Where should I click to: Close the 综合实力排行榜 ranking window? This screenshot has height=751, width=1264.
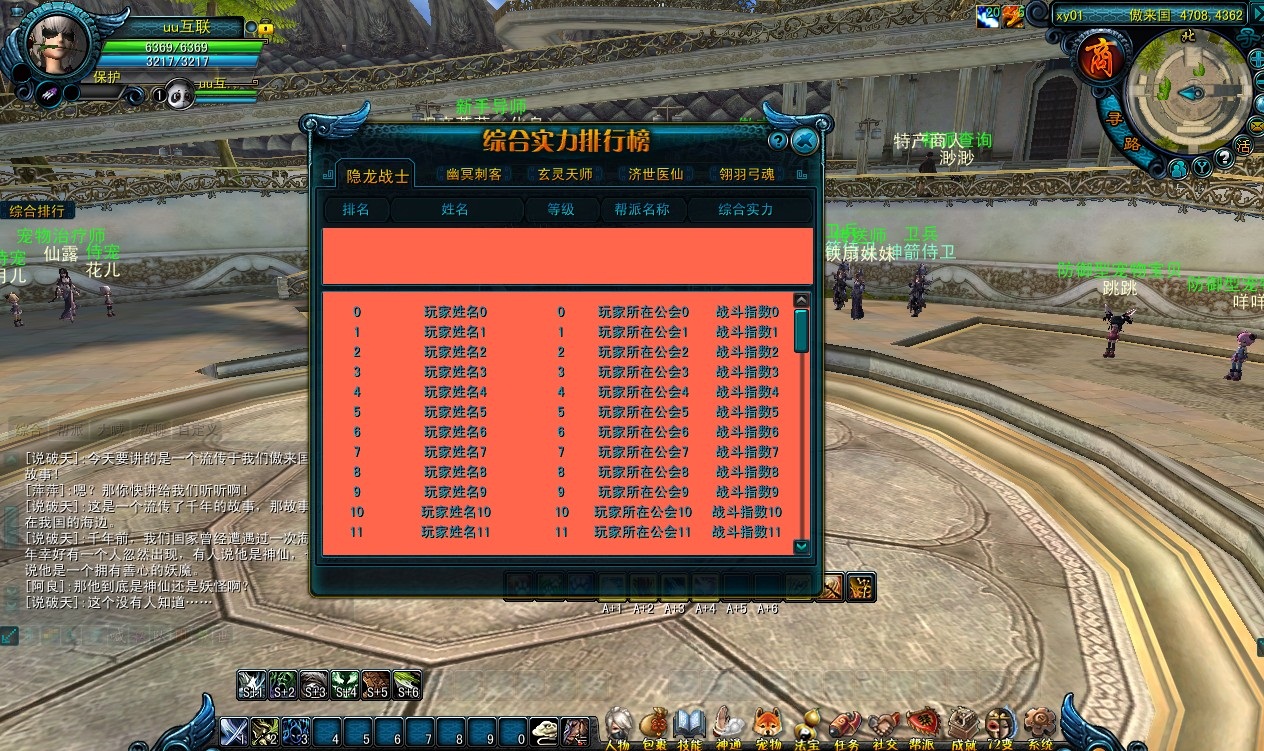click(803, 142)
